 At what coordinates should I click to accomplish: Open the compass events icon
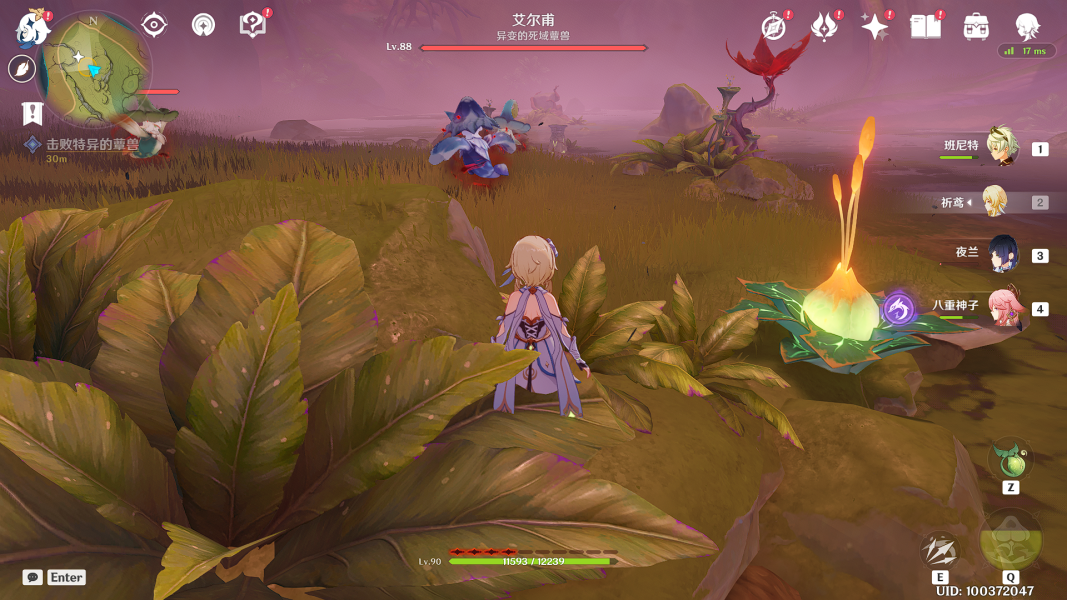[773, 27]
